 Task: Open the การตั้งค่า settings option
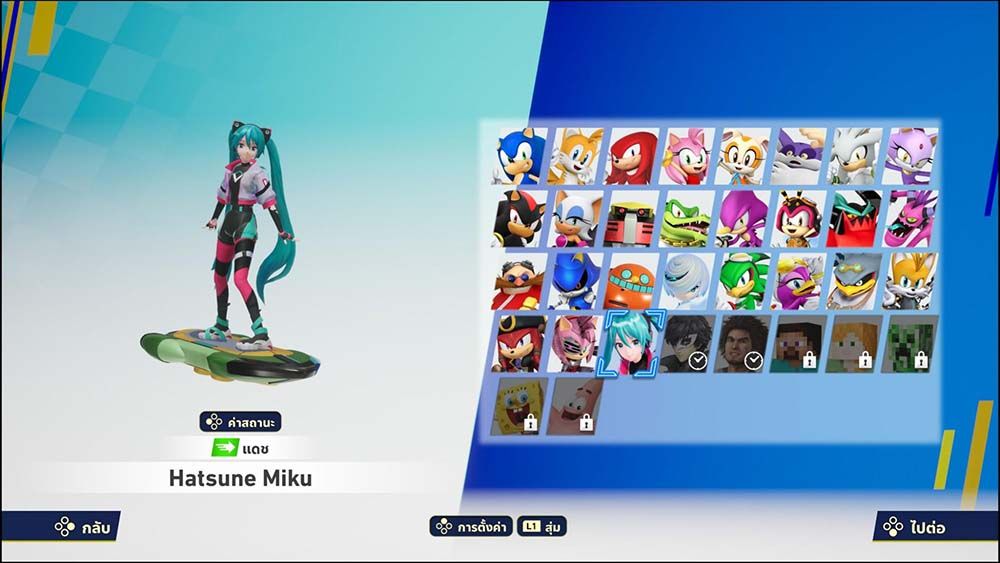point(470,526)
